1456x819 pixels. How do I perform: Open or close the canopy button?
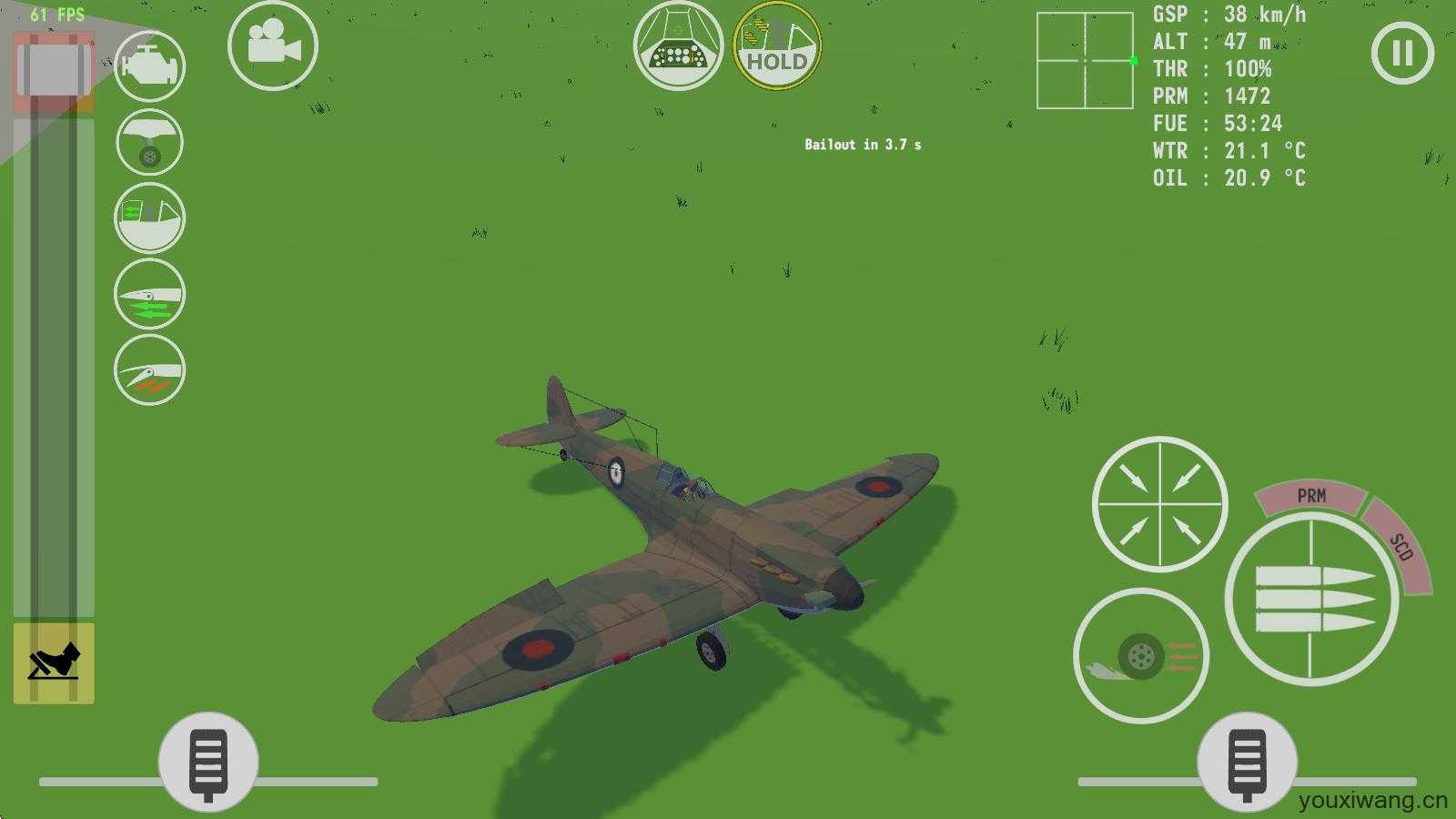(150, 218)
